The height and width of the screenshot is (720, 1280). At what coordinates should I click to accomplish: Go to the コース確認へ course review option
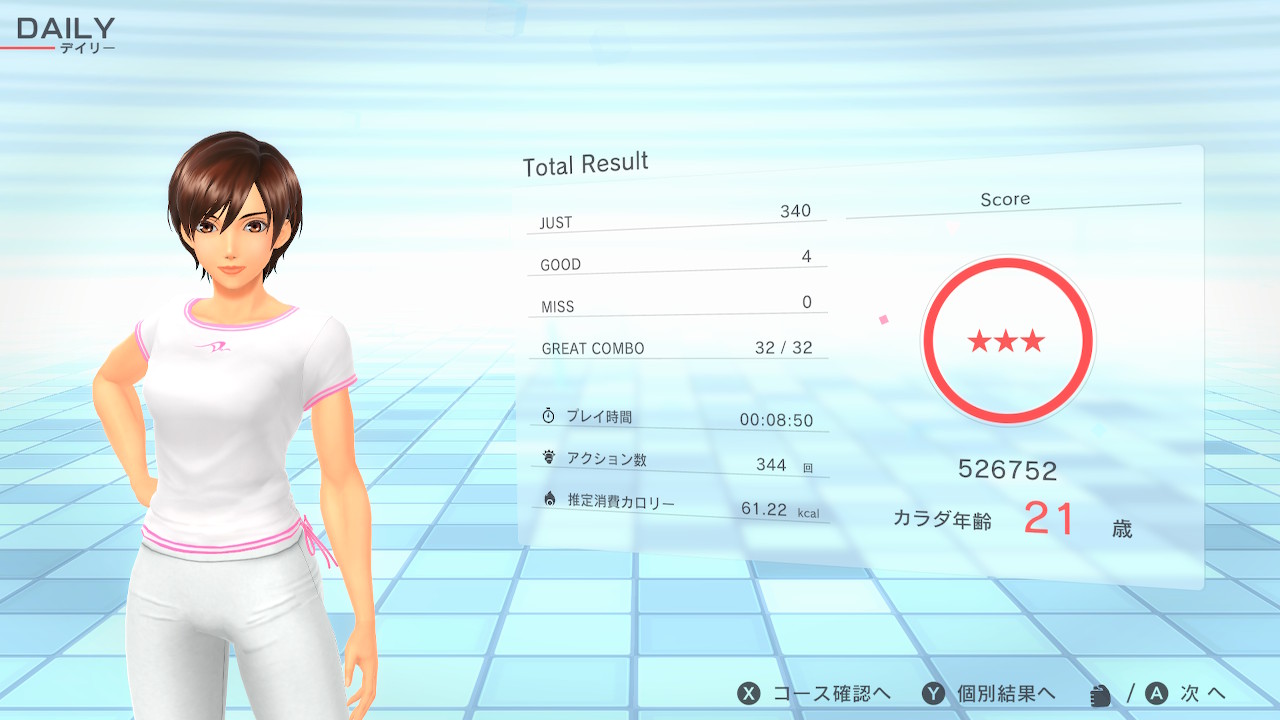pyautogui.click(x=815, y=694)
